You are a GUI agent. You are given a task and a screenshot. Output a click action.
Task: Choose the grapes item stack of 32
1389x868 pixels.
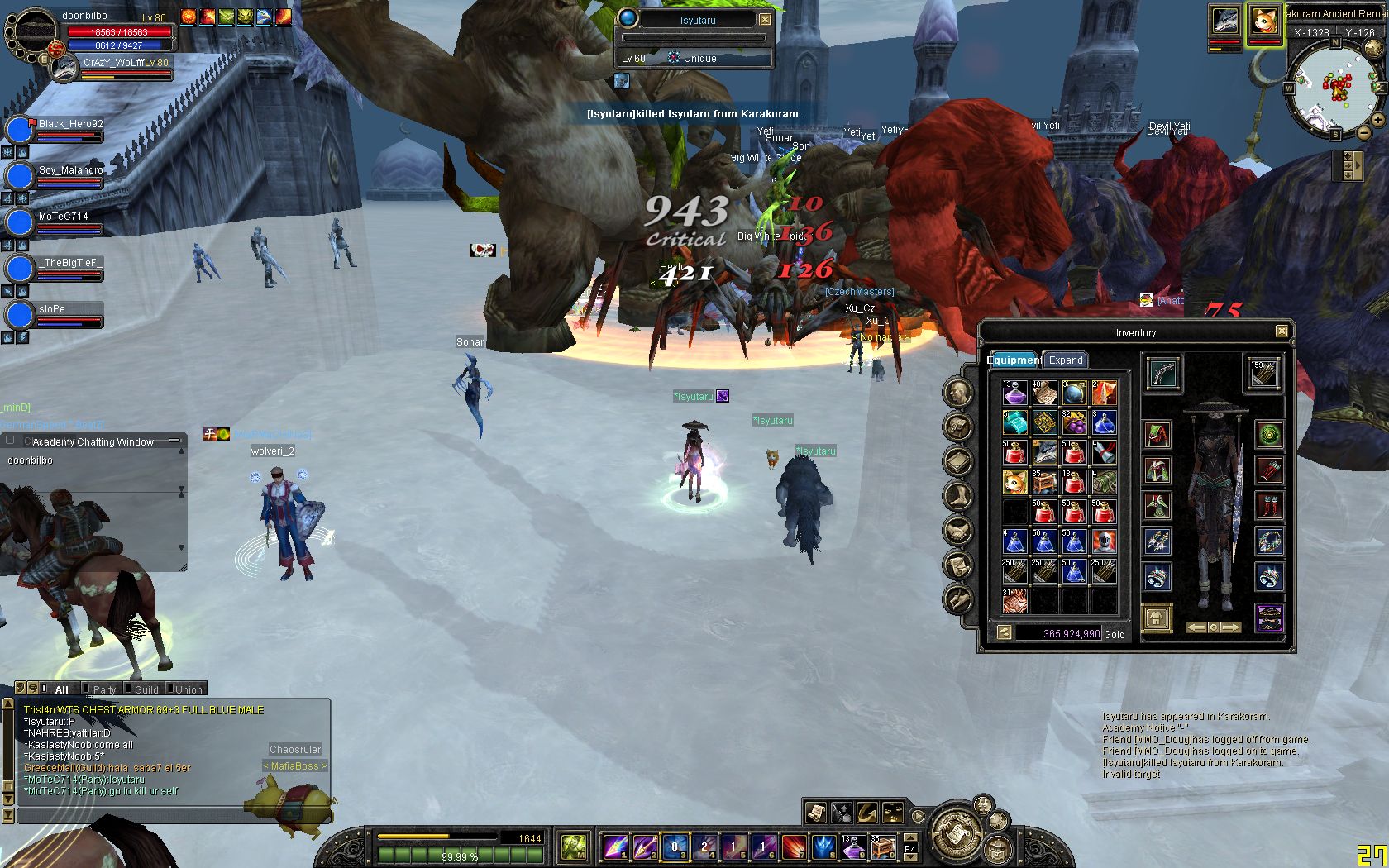point(1074,422)
